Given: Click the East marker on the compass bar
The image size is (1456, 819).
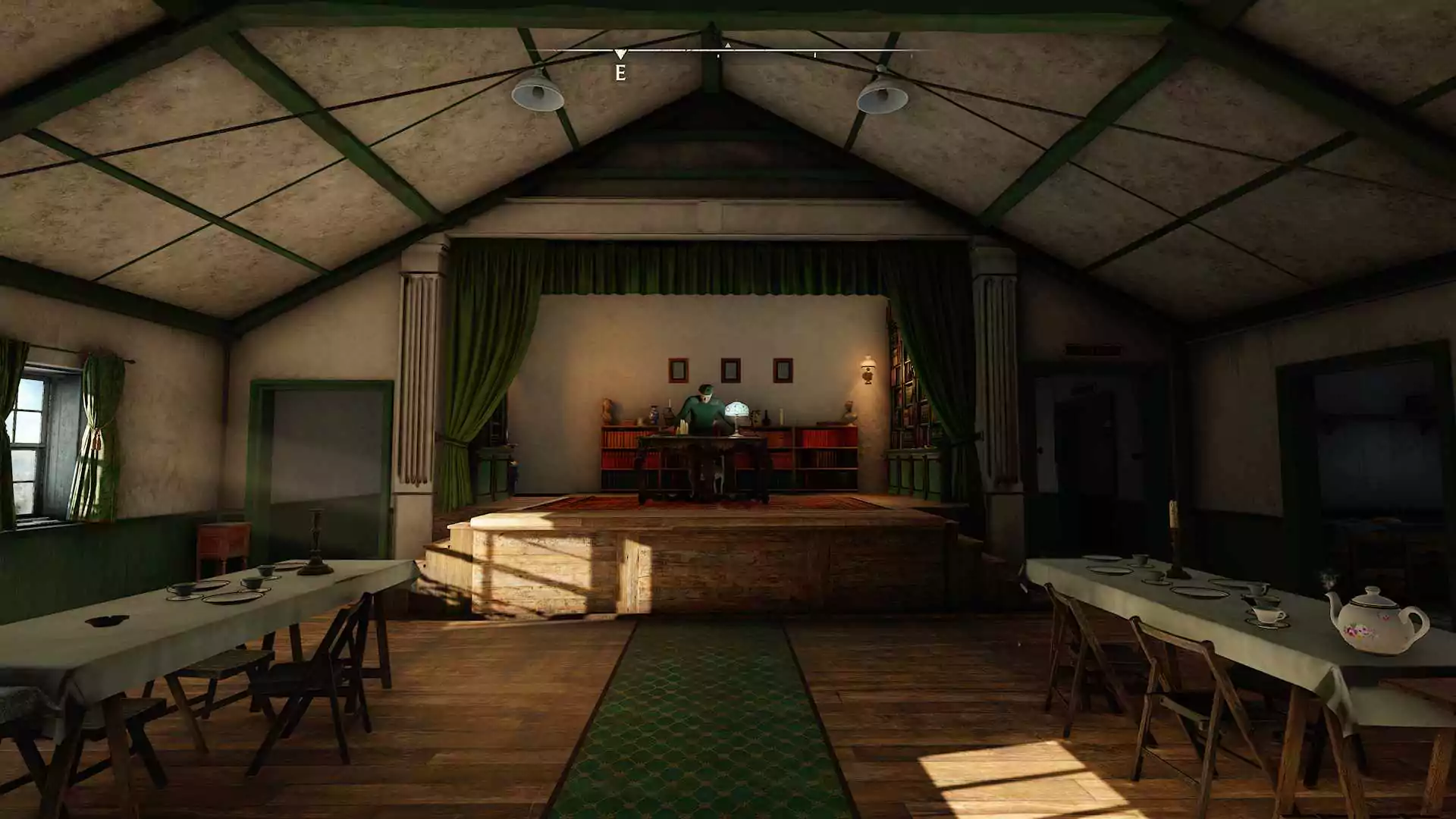Looking at the screenshot, I should 620,71.
